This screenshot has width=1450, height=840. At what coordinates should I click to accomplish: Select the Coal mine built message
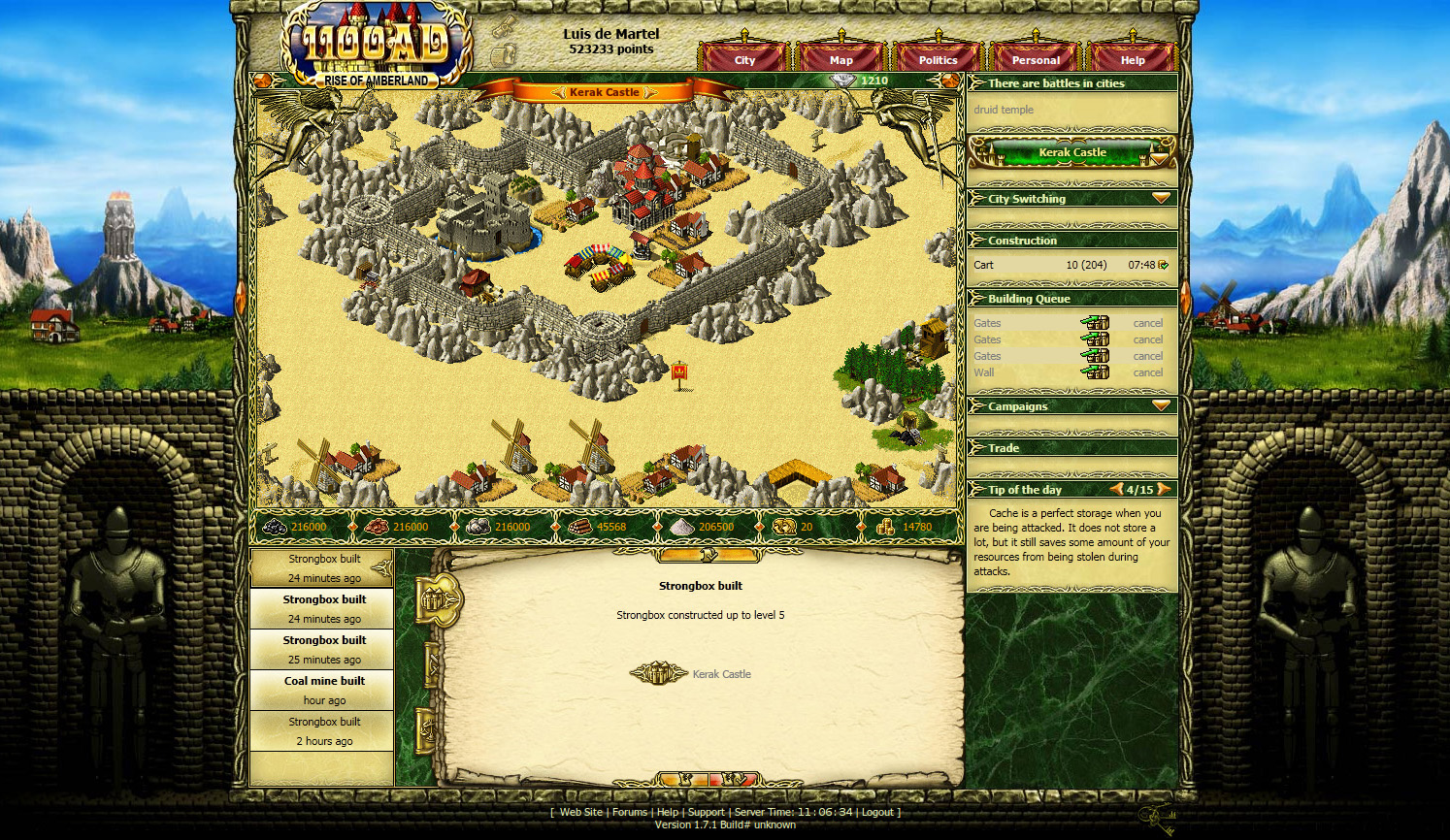pyautogui.click(x=324, y=690)
